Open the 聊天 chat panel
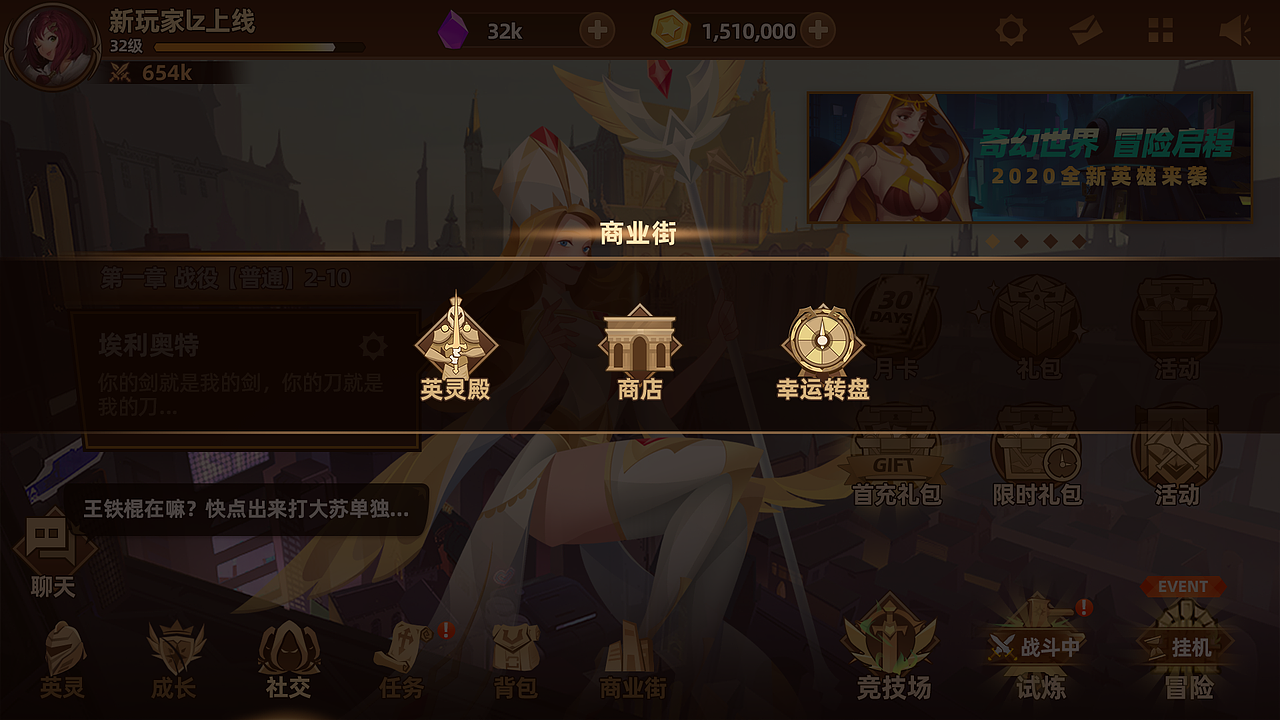The height and width of the screenshot is (720, 1280). click(52, 548)
